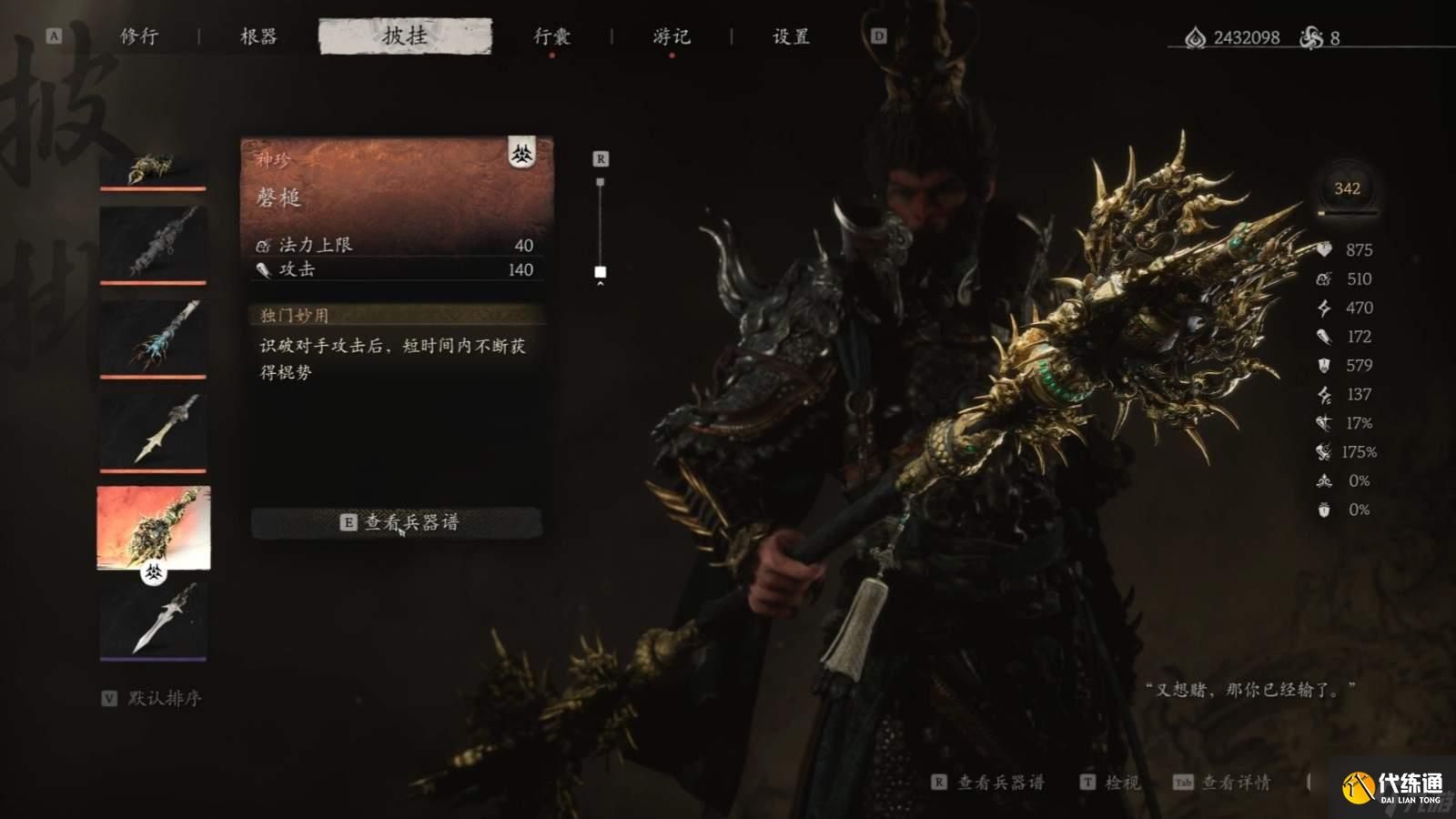Image resolution: width=1456 pixels, height=819 pixels.
Task: Open 检视 inspect option in the bottom bar
Action: pyautogui.click(x=1110, y=783)
